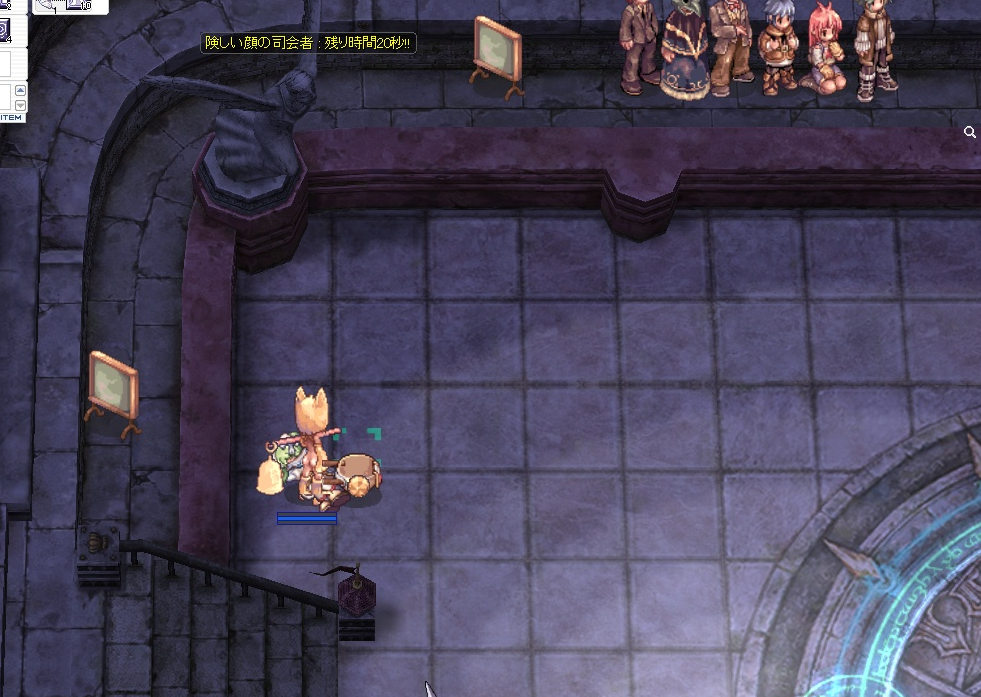Click the white magnifying glass icon
This screenshot has height=697, width=981.
click(x=970, y=132)
